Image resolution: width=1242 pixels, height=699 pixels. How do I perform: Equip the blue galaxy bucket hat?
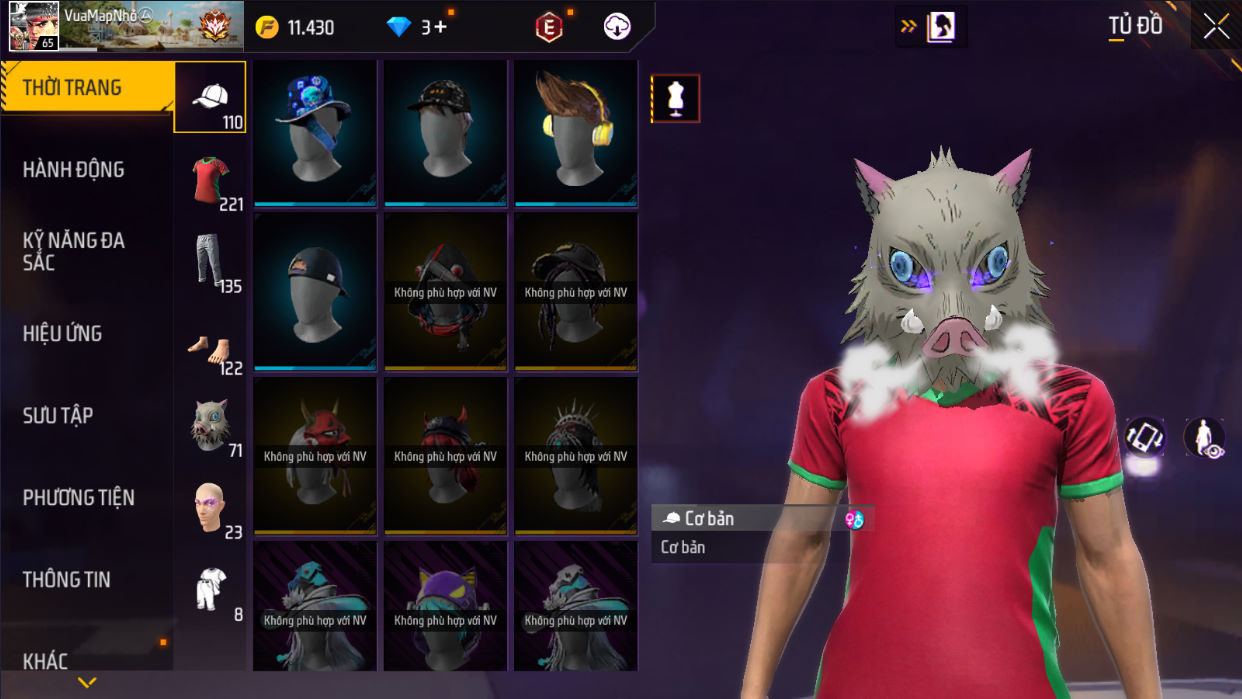[315, 132]
